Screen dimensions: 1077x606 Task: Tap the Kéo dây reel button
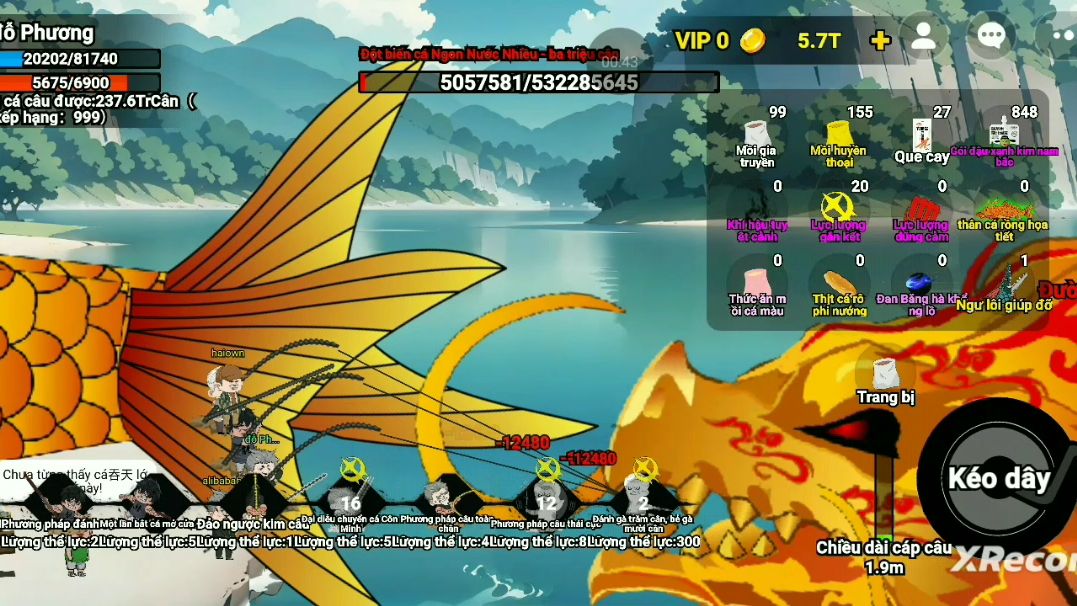996,476
